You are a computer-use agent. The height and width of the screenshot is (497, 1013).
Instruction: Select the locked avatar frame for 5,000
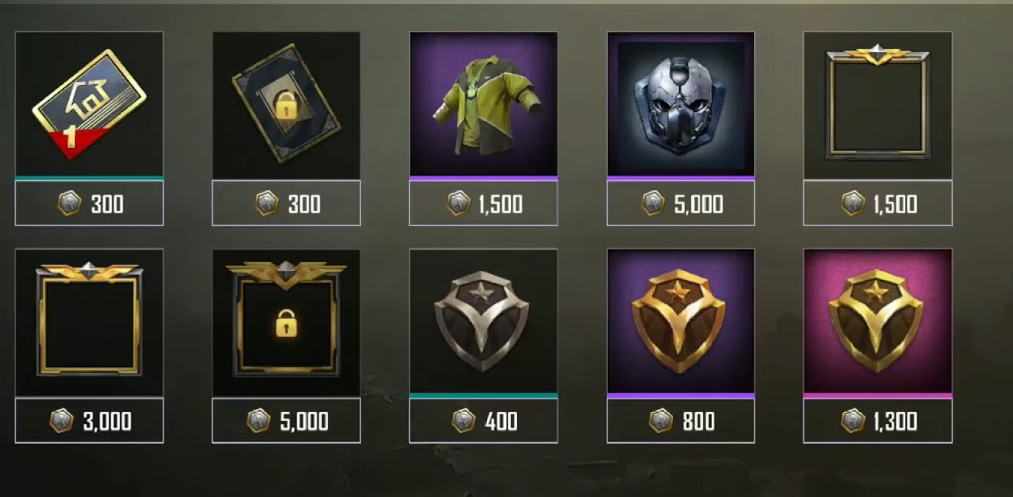(286, 321)
